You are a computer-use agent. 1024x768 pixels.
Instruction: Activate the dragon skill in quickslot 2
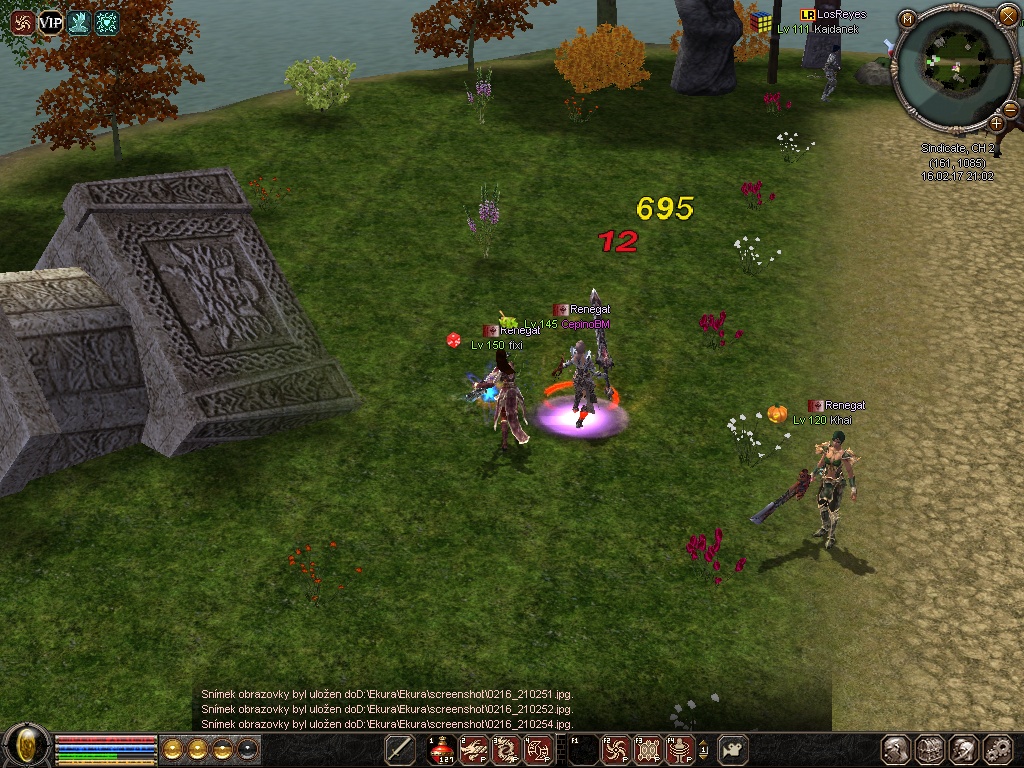pos(475,749)
